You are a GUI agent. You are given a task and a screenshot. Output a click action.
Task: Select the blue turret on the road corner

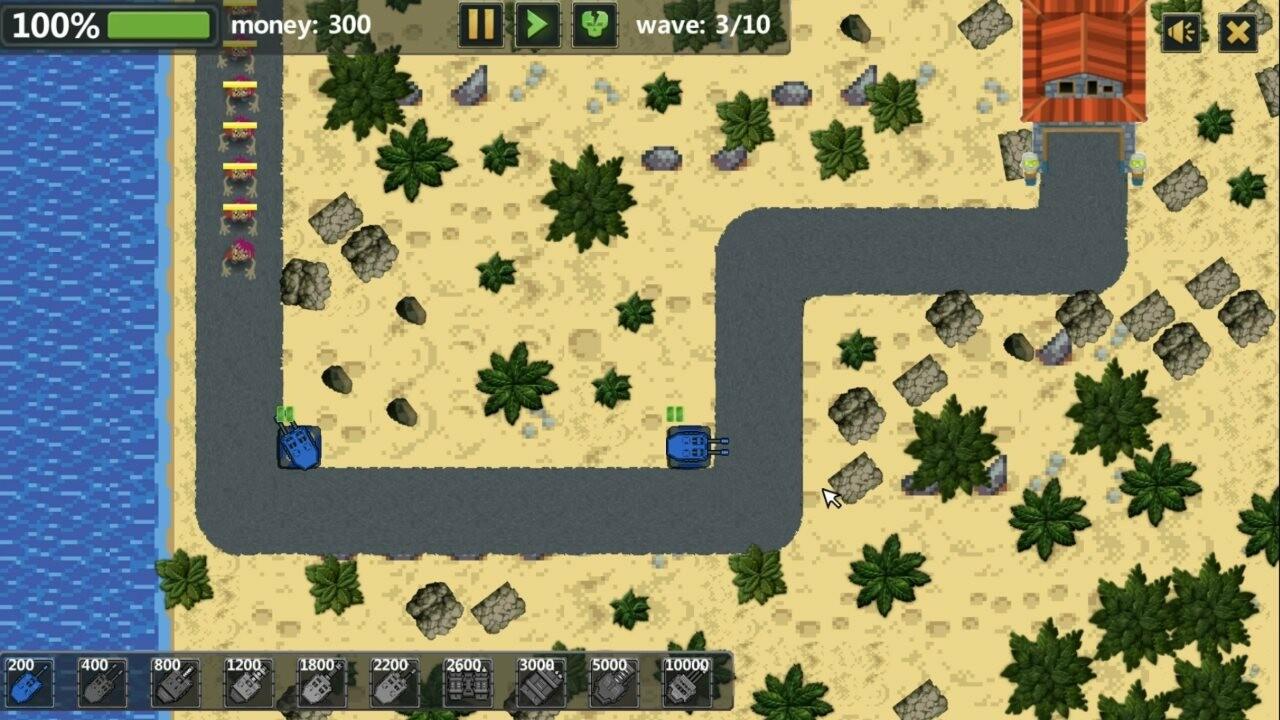(x=299, y=449)
